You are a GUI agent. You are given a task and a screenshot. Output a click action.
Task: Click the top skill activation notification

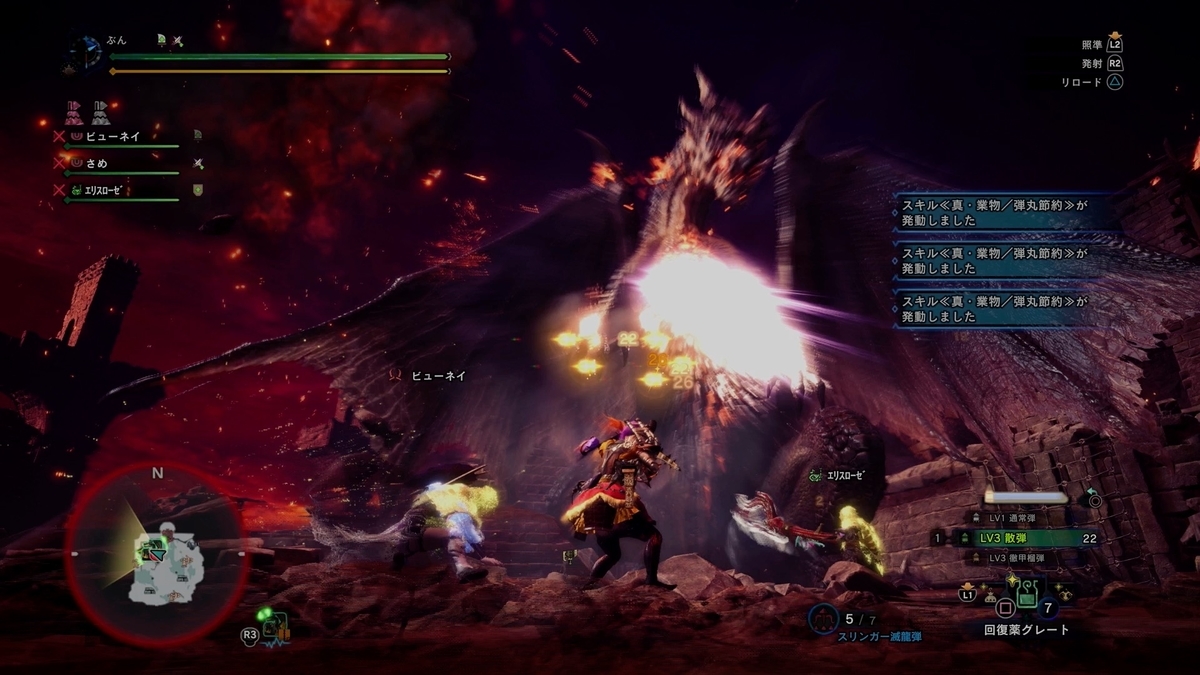tap(992, 212)
